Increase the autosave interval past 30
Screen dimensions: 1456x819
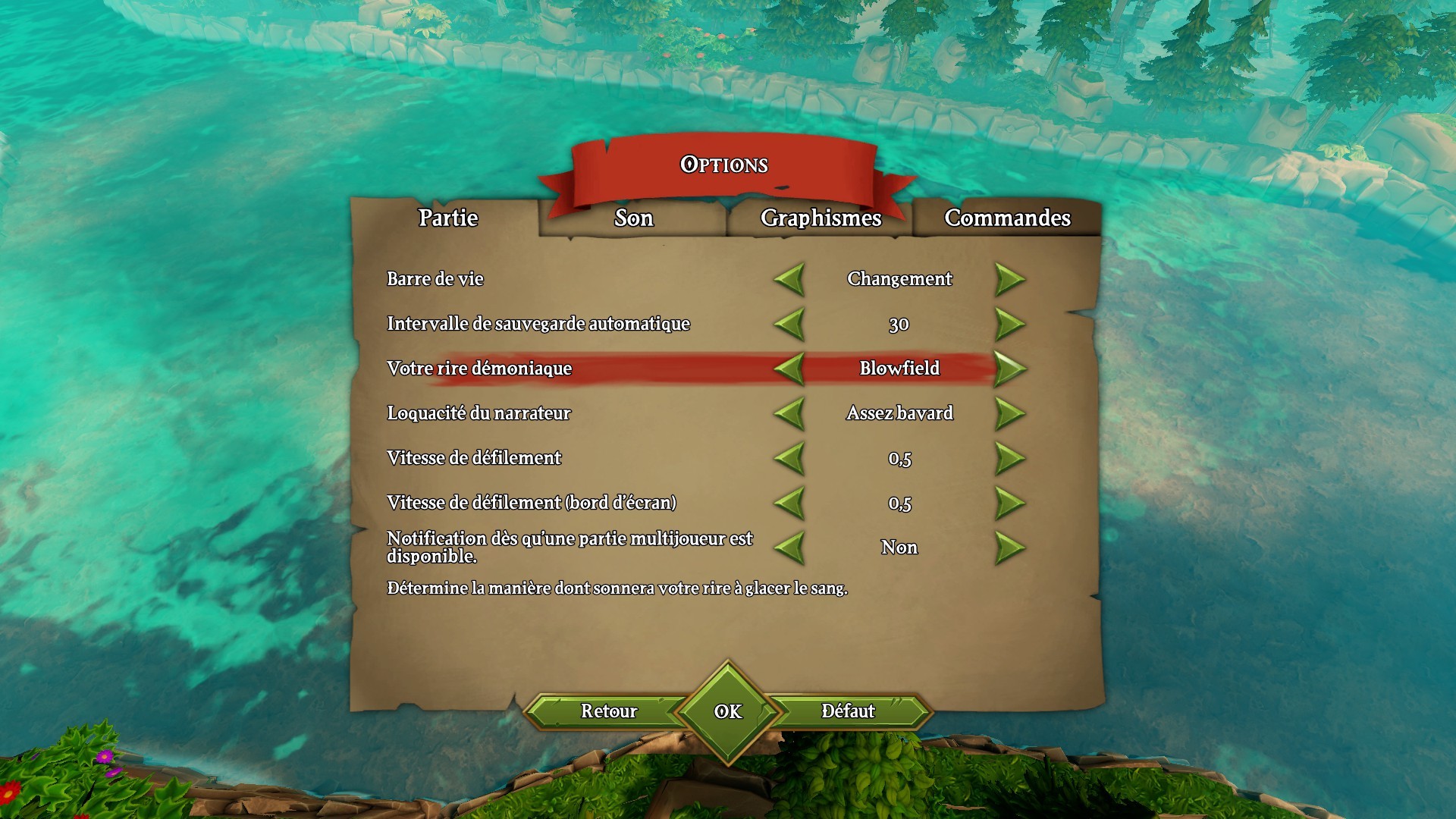(1009, 324)
